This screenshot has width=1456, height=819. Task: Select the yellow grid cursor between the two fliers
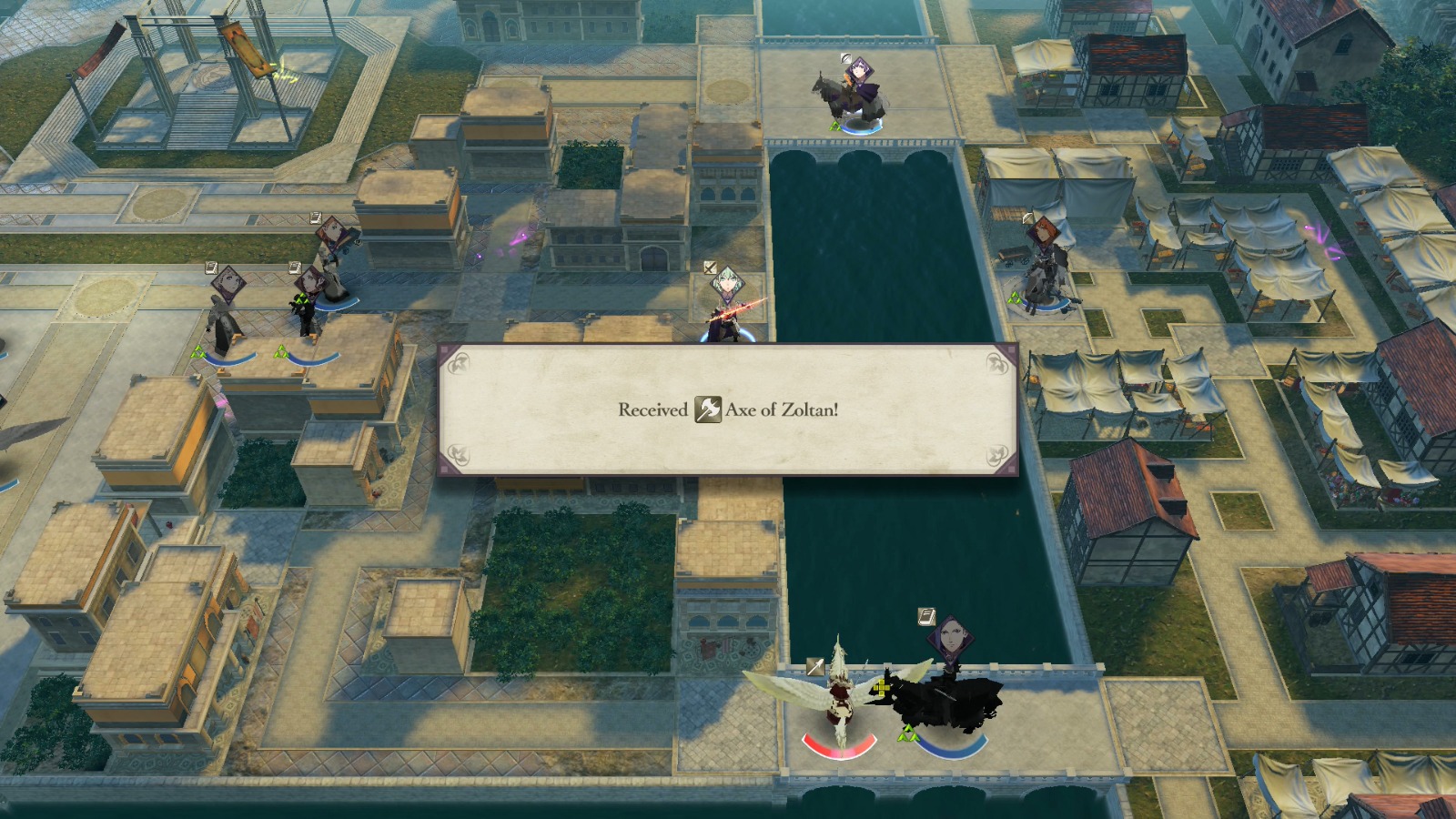(883, 689)
